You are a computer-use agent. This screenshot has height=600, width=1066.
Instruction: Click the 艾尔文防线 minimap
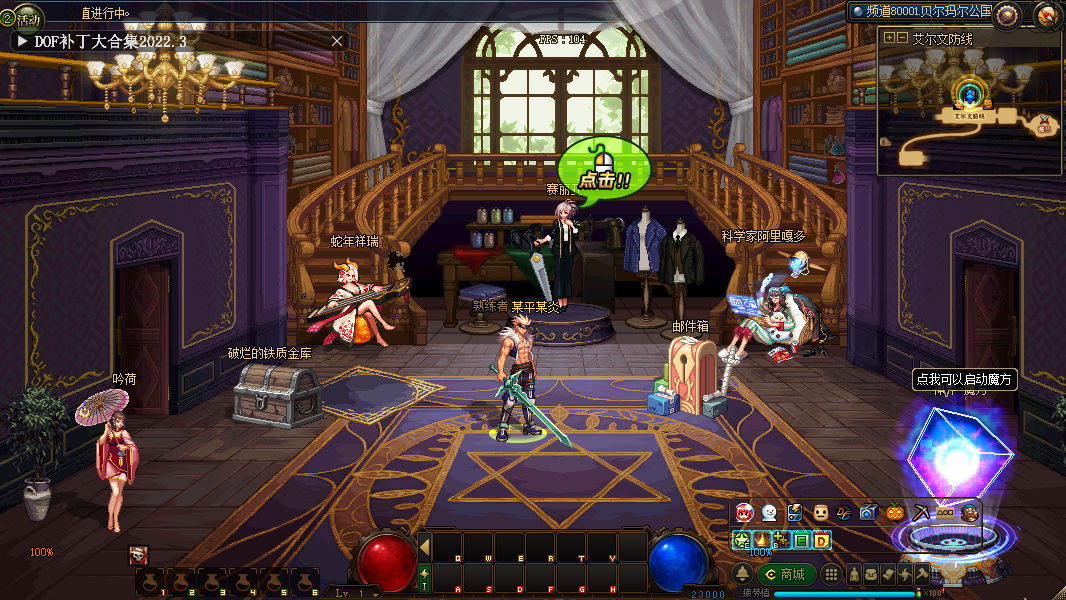(x=969, y=110)
